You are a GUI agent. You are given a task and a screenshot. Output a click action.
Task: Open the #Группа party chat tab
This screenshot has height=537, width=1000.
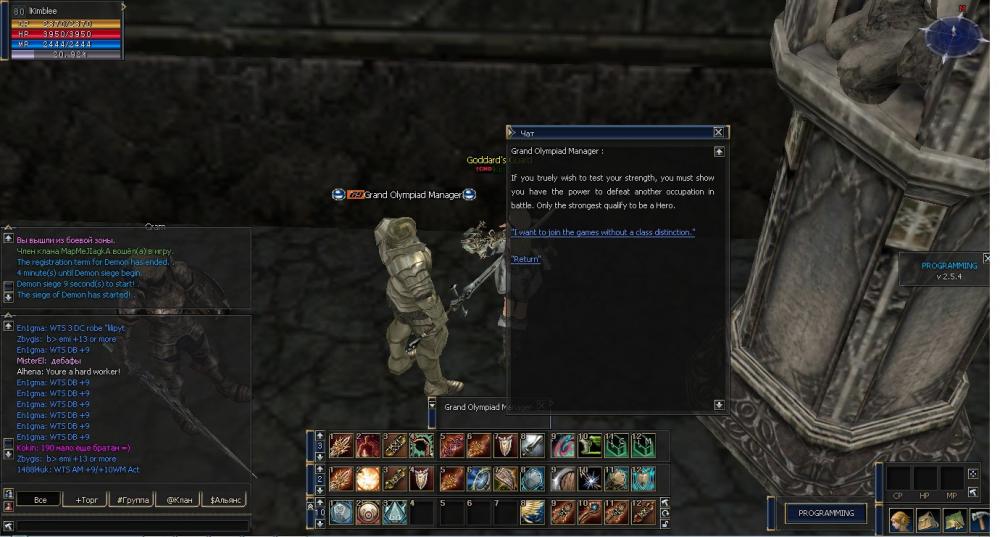pos(133,499)
